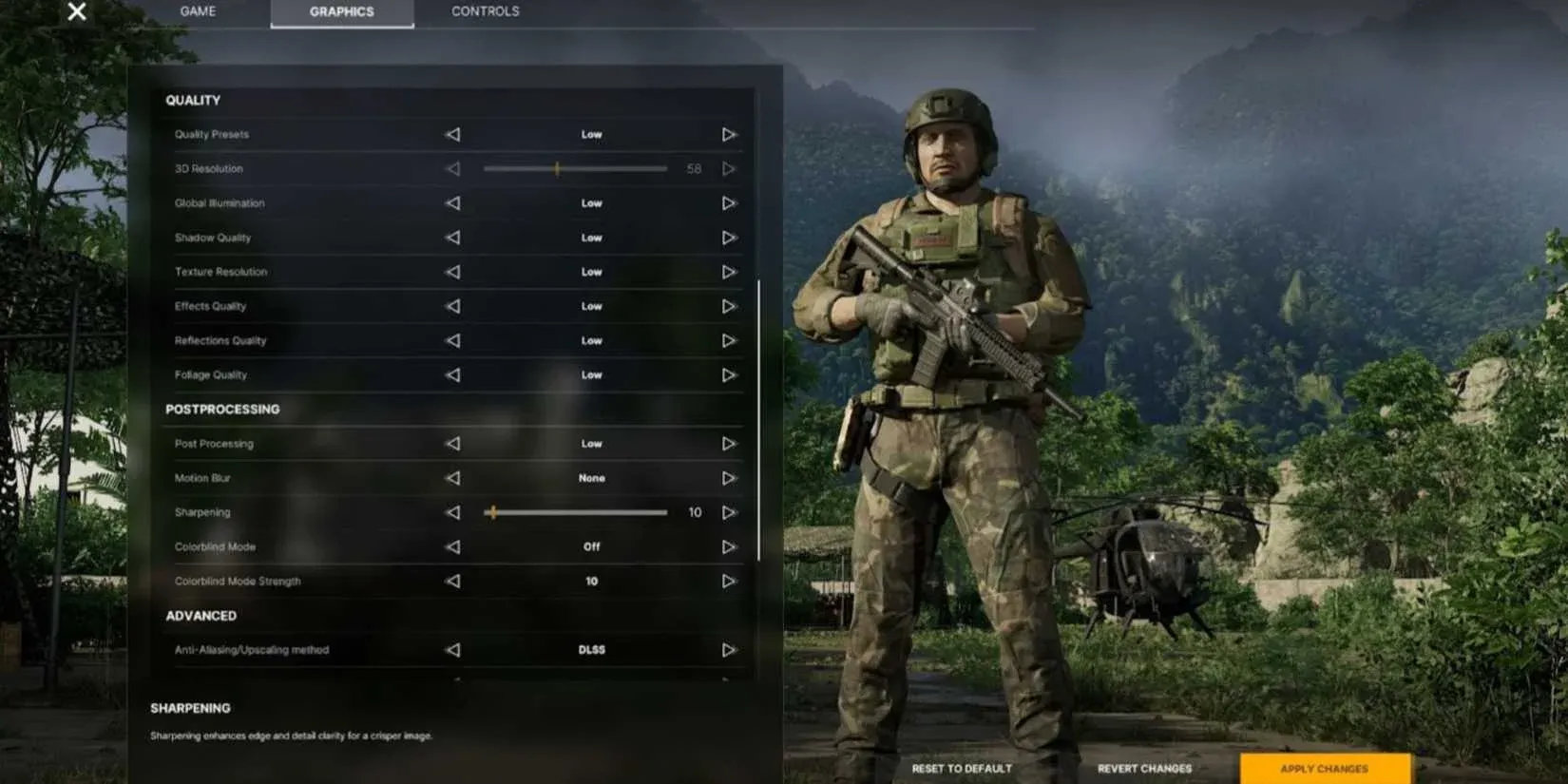Enable Motion Blur using the right arrow
1568x784 pixels.
729,478
